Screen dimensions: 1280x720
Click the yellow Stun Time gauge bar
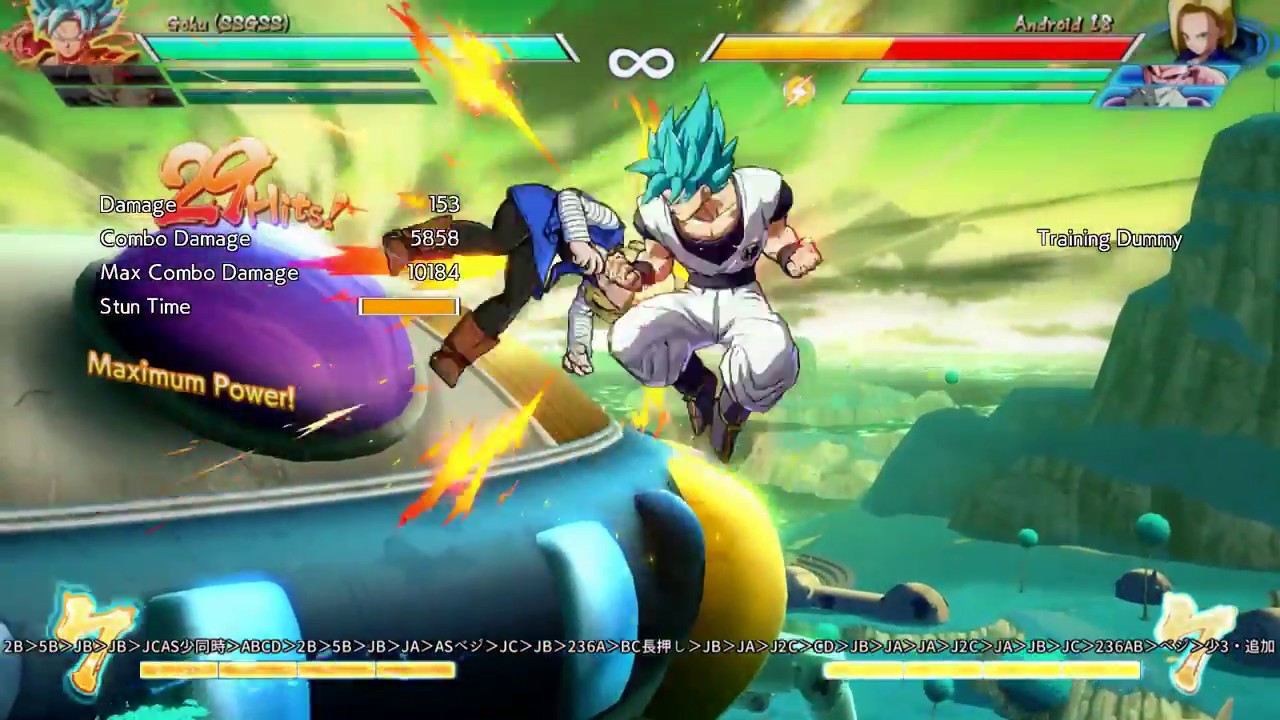[408, 307]
